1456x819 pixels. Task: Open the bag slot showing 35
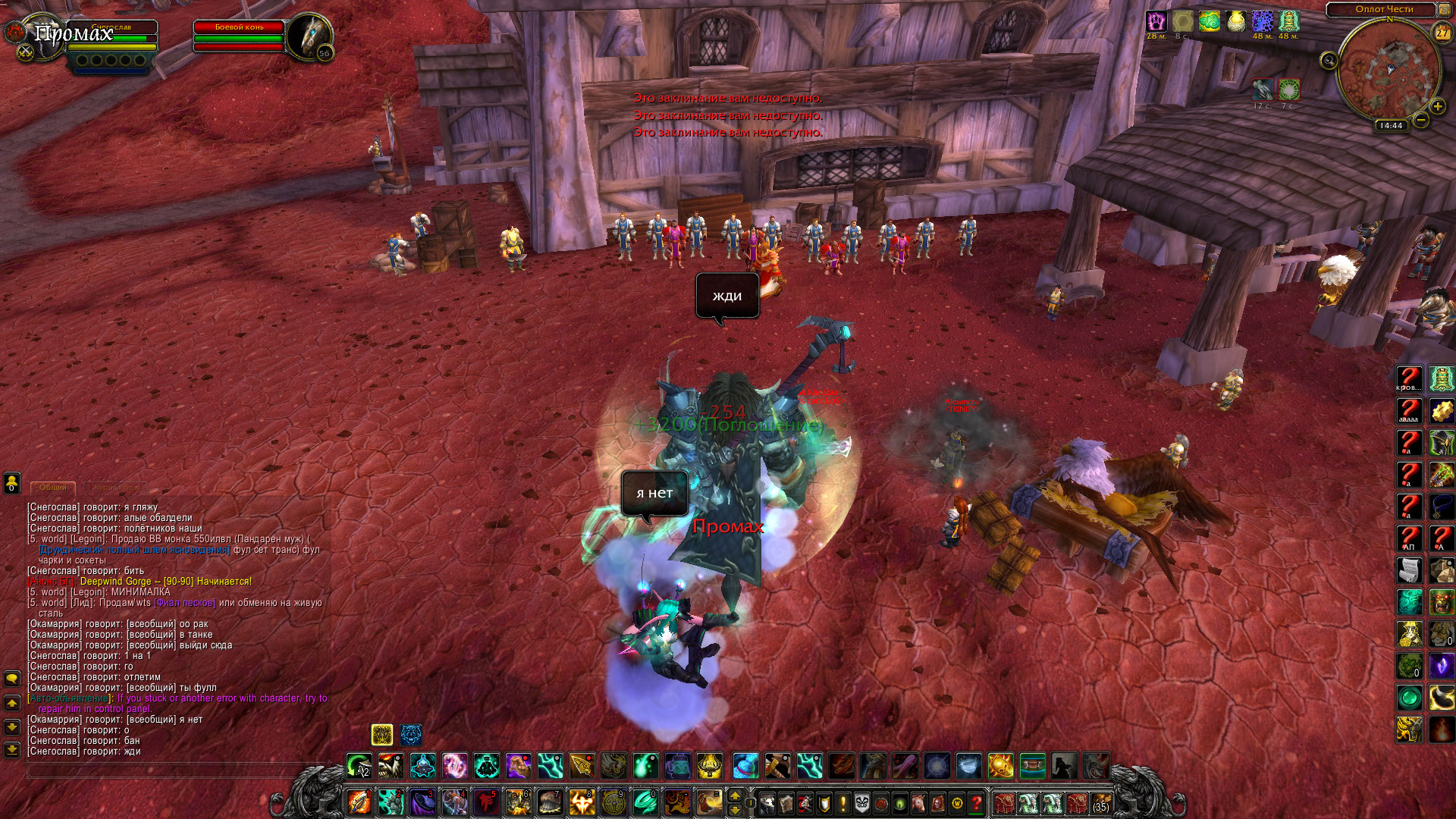(1100, 803)
